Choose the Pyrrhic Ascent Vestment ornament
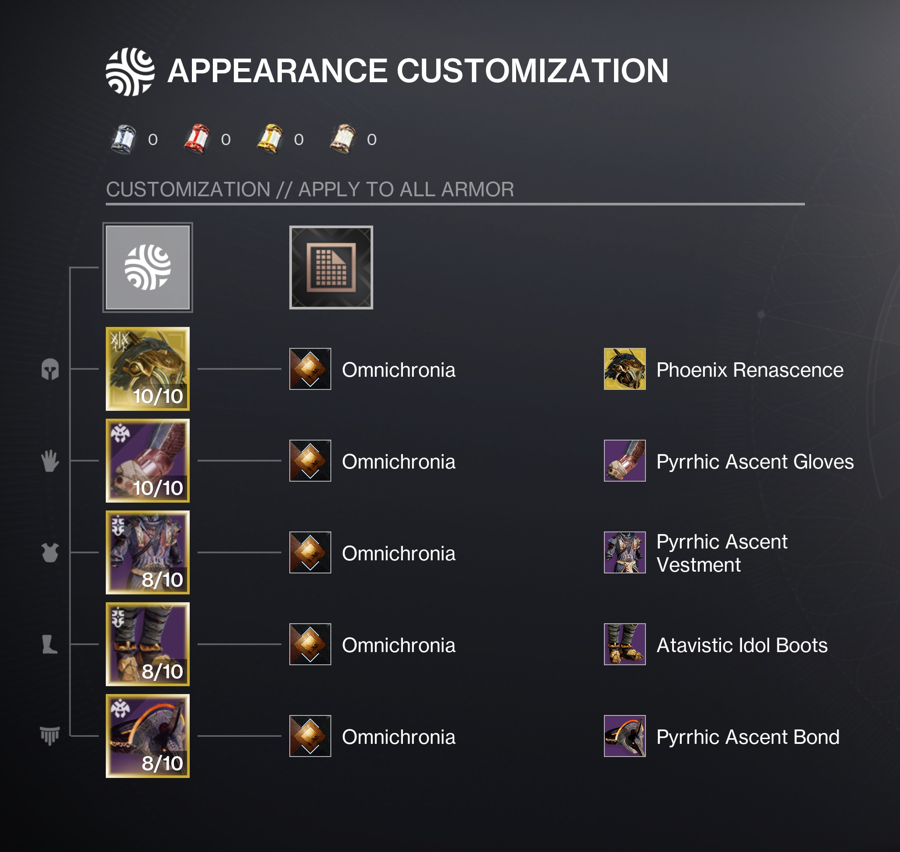This screenshot has height=852, width=900. coord(625,553)
